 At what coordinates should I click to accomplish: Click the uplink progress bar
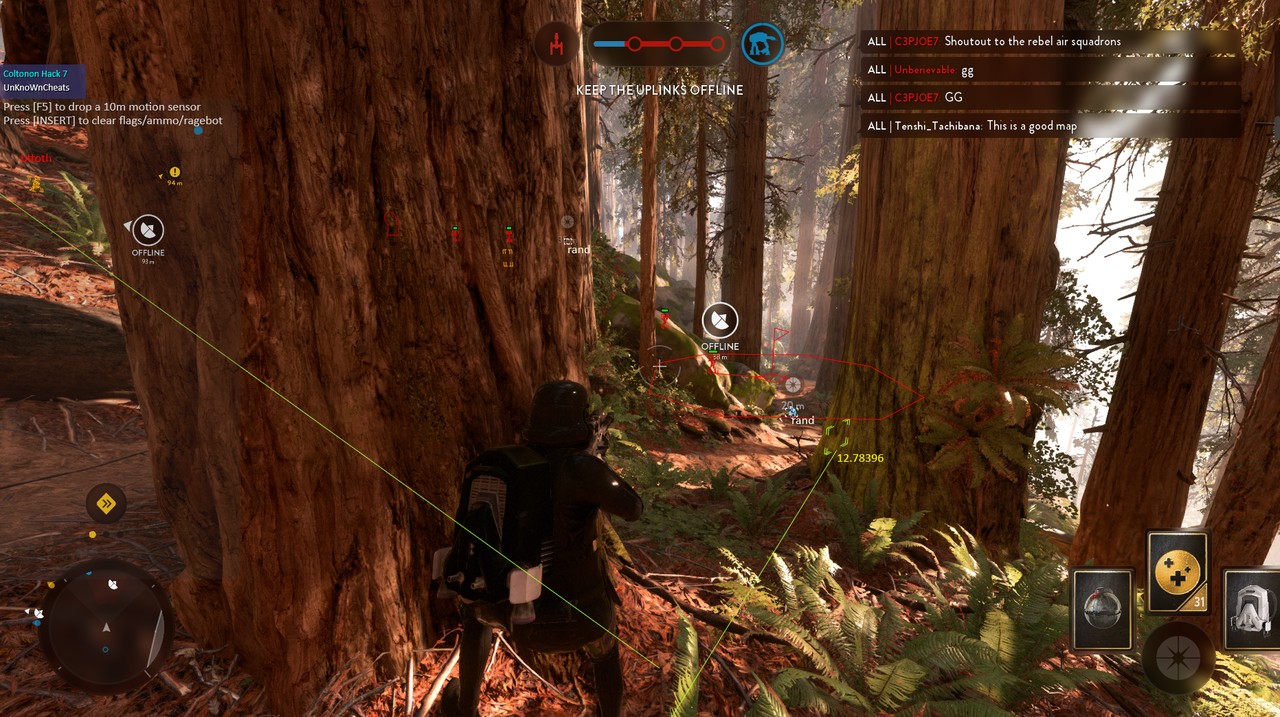(658, 44)
